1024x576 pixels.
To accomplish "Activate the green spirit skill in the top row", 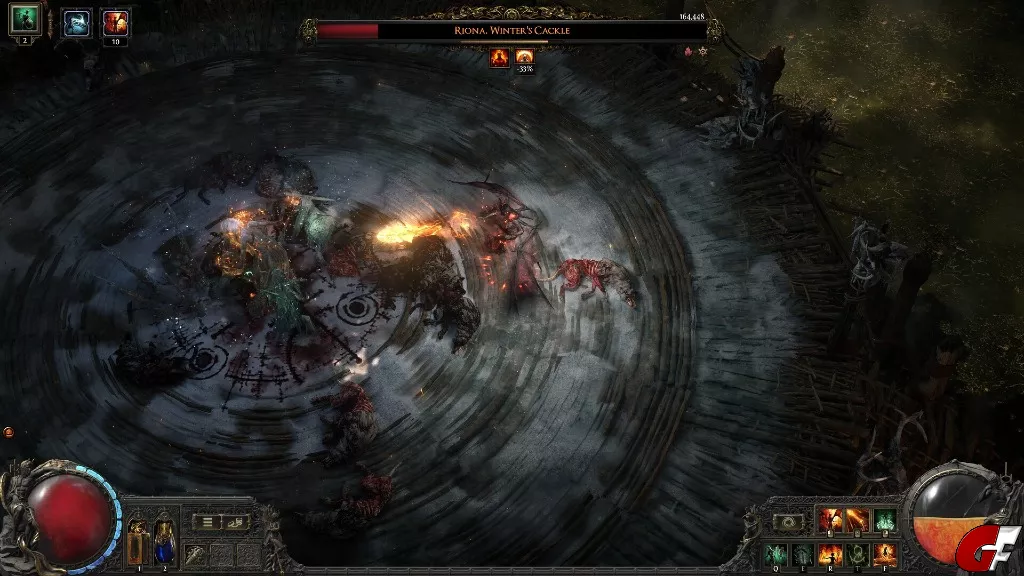I will tap(884, 520).
